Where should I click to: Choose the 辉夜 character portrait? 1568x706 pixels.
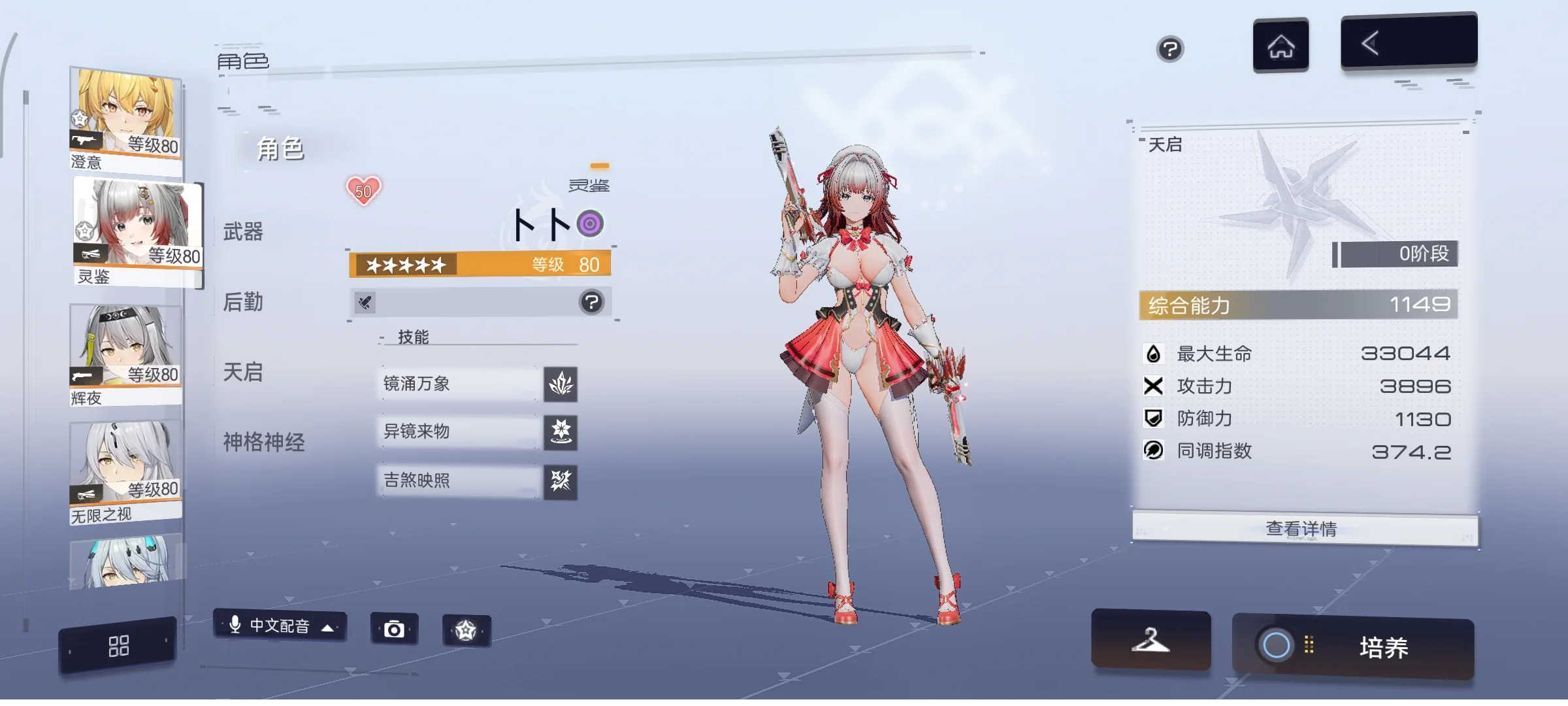coord(125,353)
